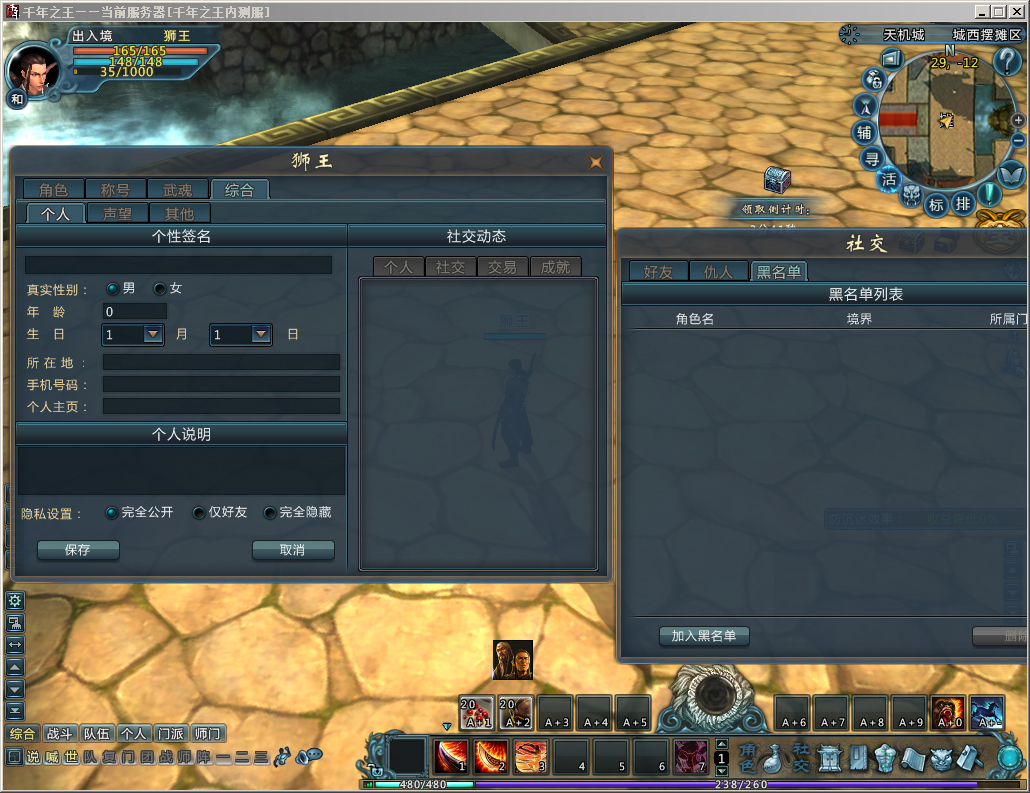Open the 仇人 enemies tab
The image size is (1030, 793).
[x=718, y=271]
